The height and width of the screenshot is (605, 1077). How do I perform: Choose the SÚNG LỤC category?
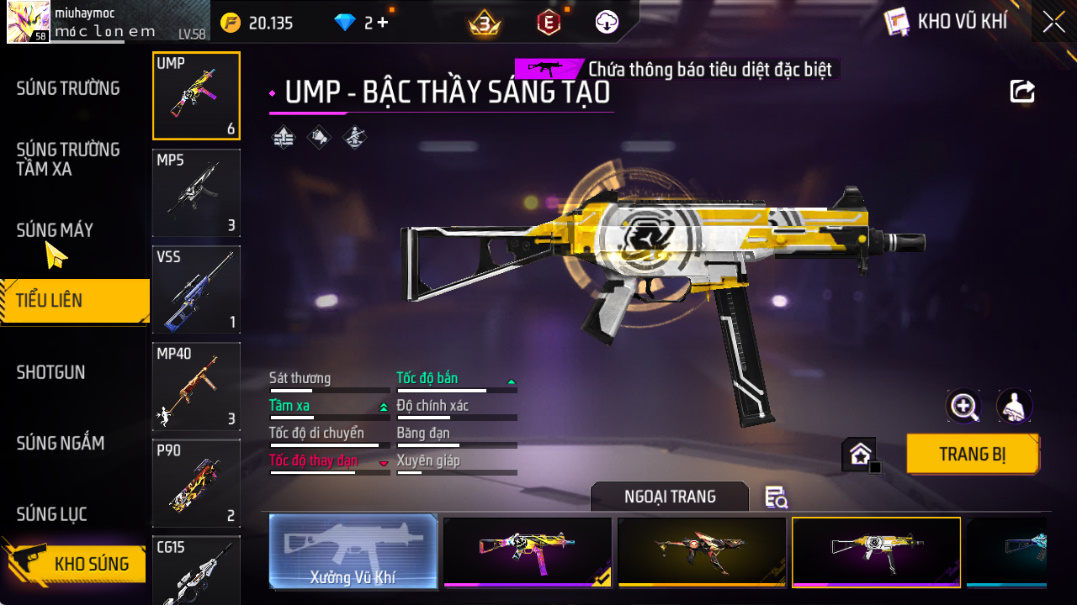point(52,514)
